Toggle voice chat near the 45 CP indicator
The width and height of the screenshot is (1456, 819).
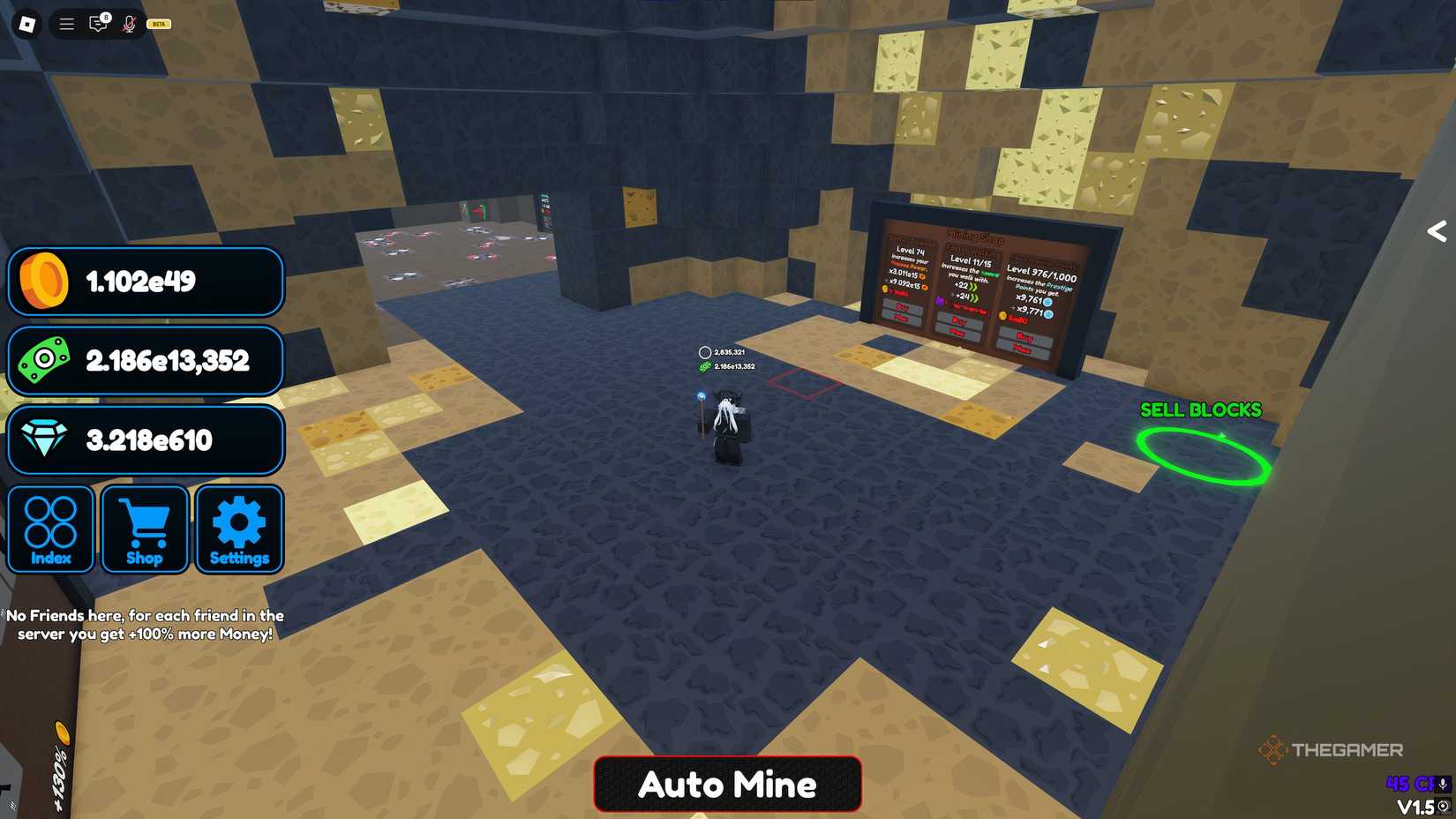(1442, 785)
